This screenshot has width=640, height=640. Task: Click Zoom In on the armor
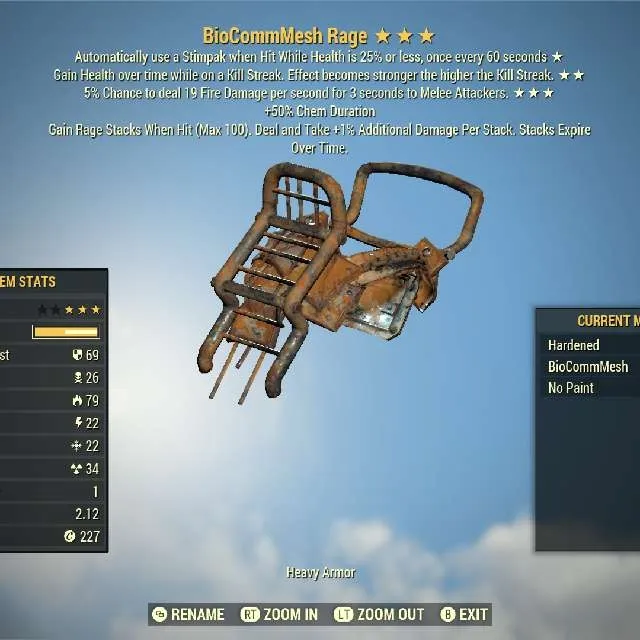pyautogui.click(x=280, y=614)
